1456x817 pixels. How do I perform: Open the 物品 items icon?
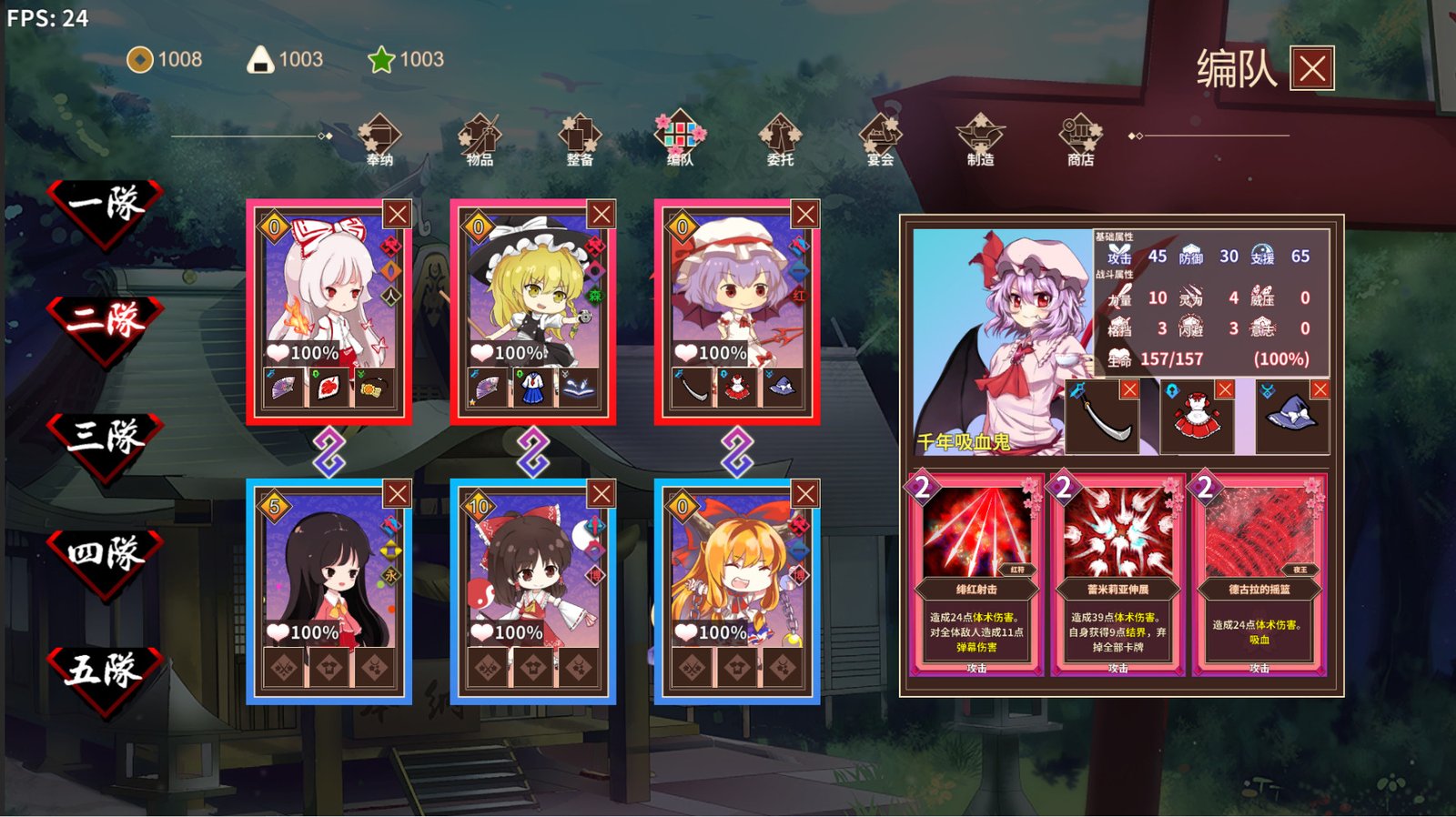pyautogui.click(x=480, y=136)
